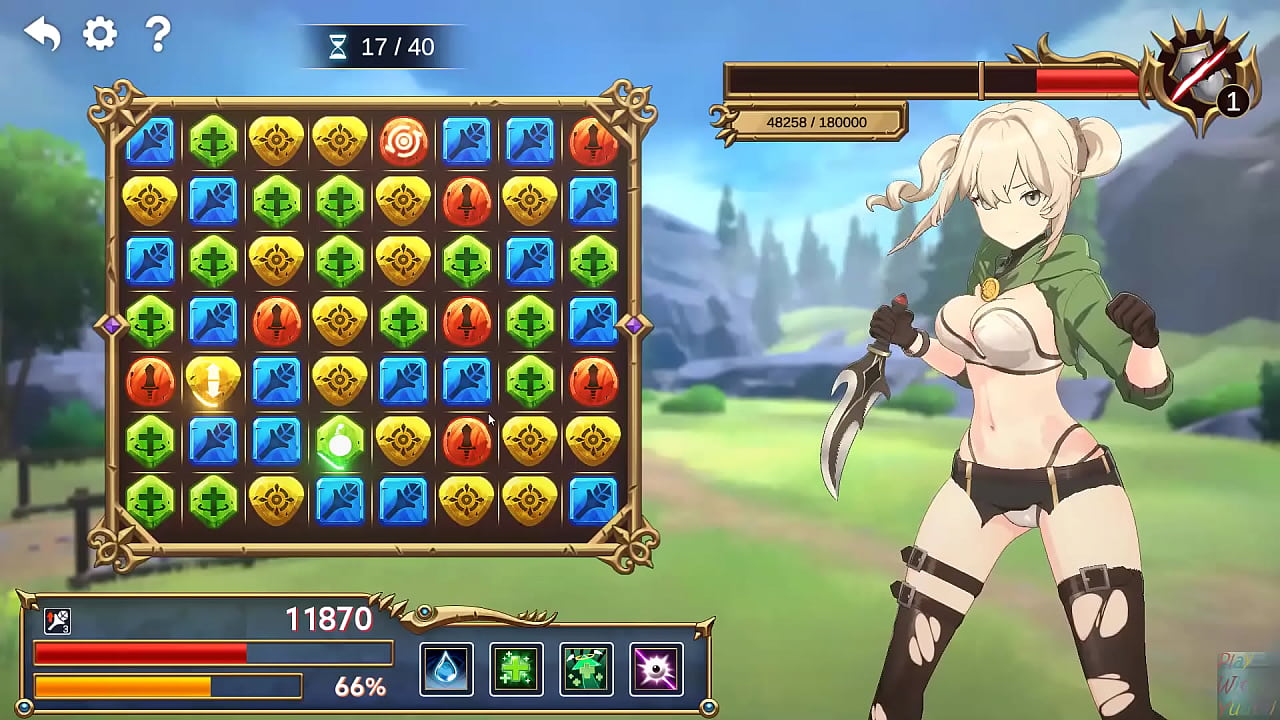This screenshot has height=720, width=1280.
Task: Use the green healing cross skill
Action: [x=516, y=669]
